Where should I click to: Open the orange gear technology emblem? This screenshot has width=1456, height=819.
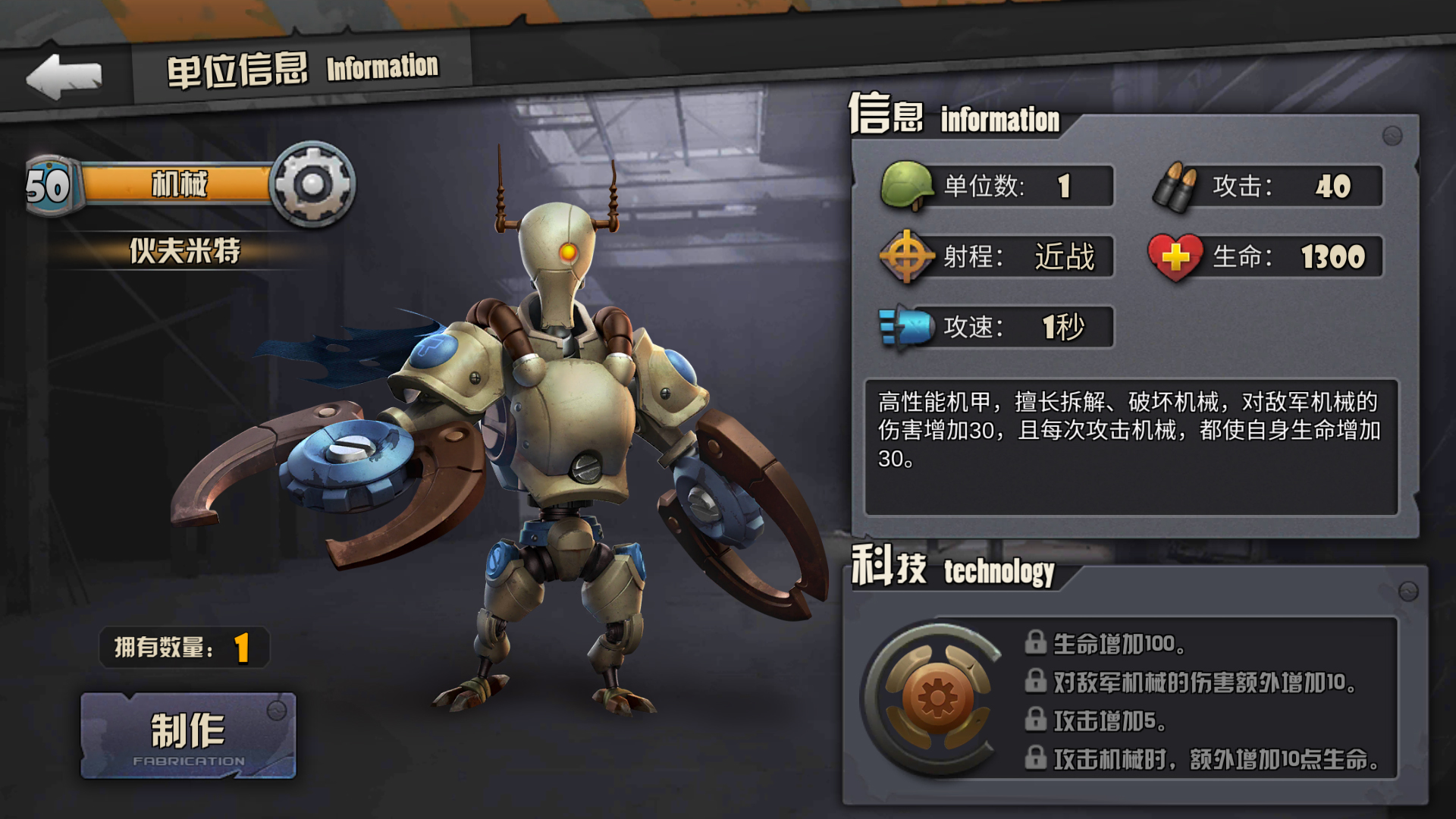(x=937, y=698)
